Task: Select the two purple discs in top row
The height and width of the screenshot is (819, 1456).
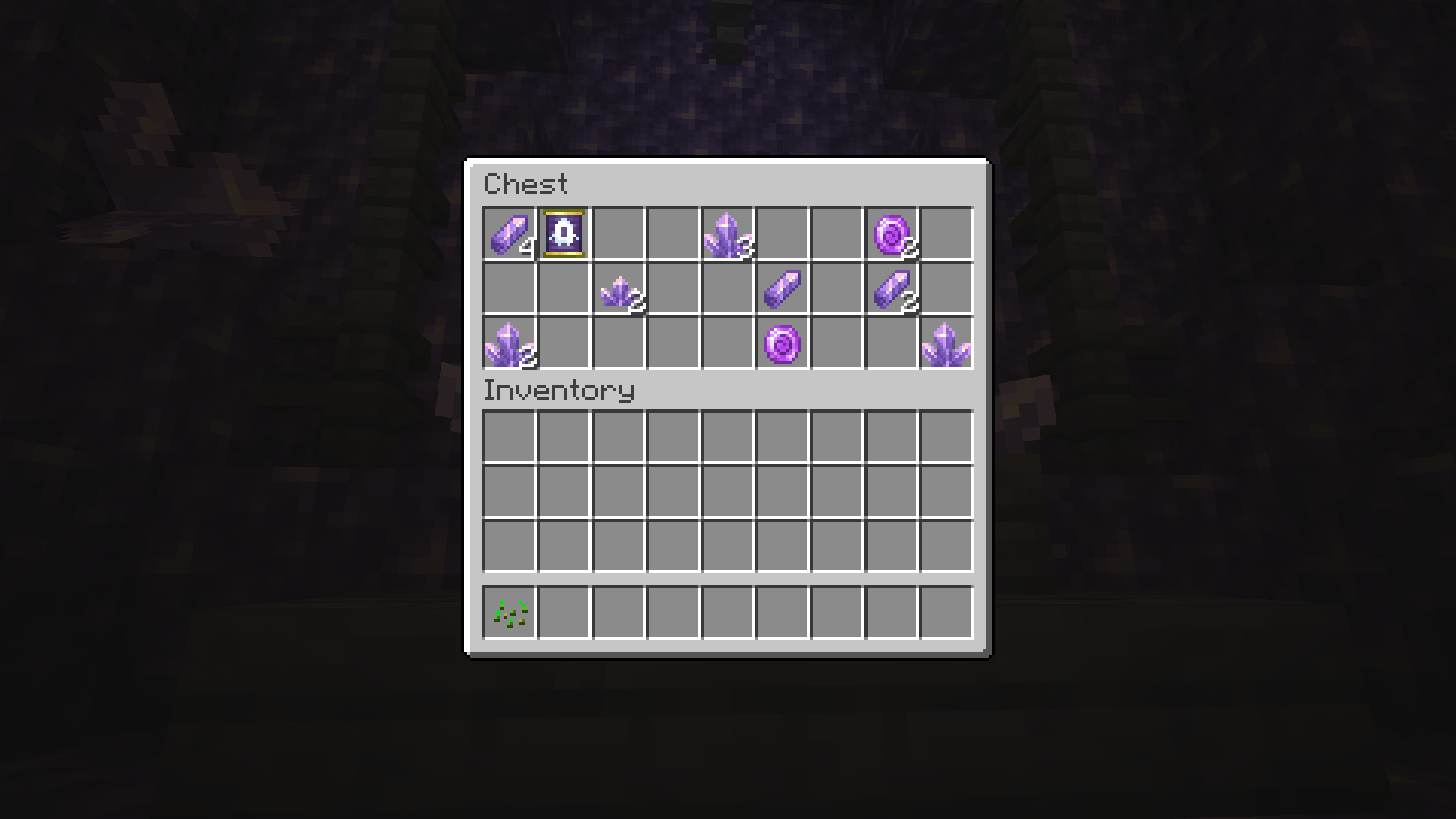Action: (891, 234)
